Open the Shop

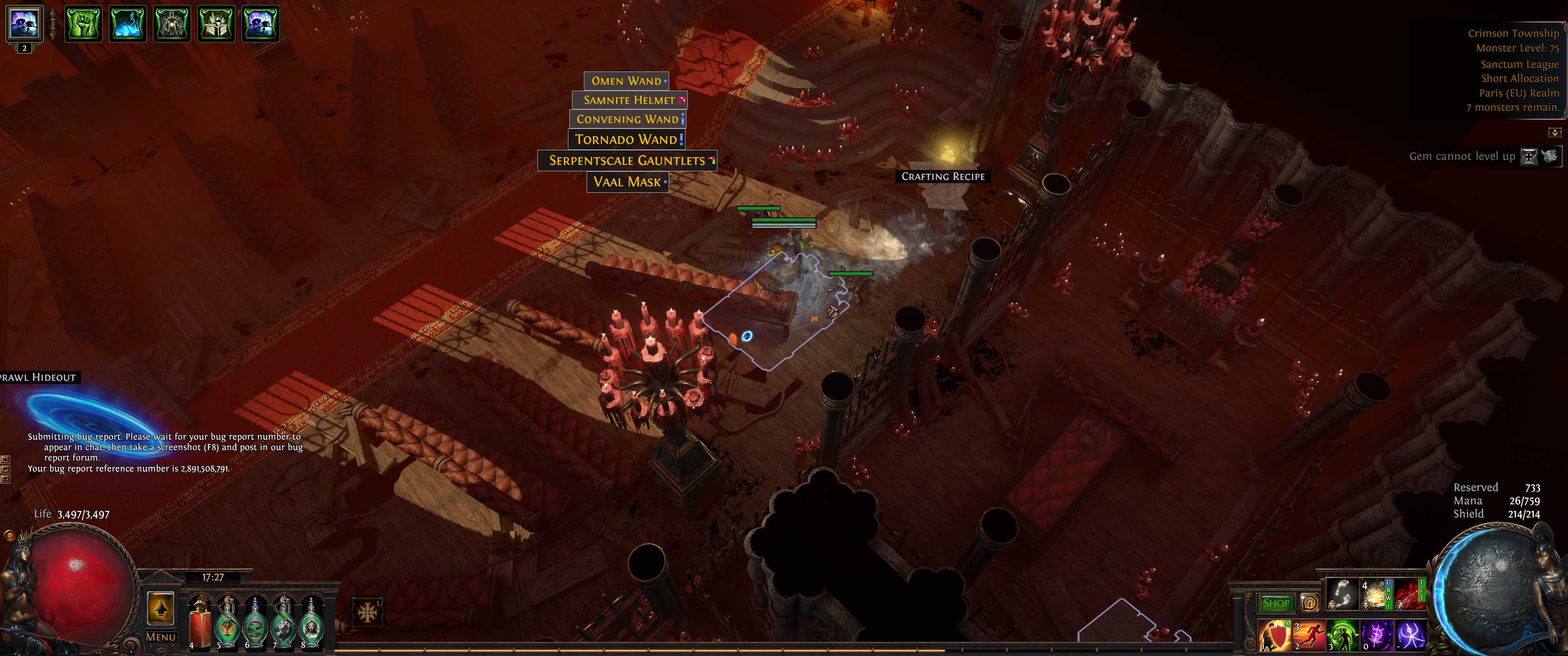1276,603
